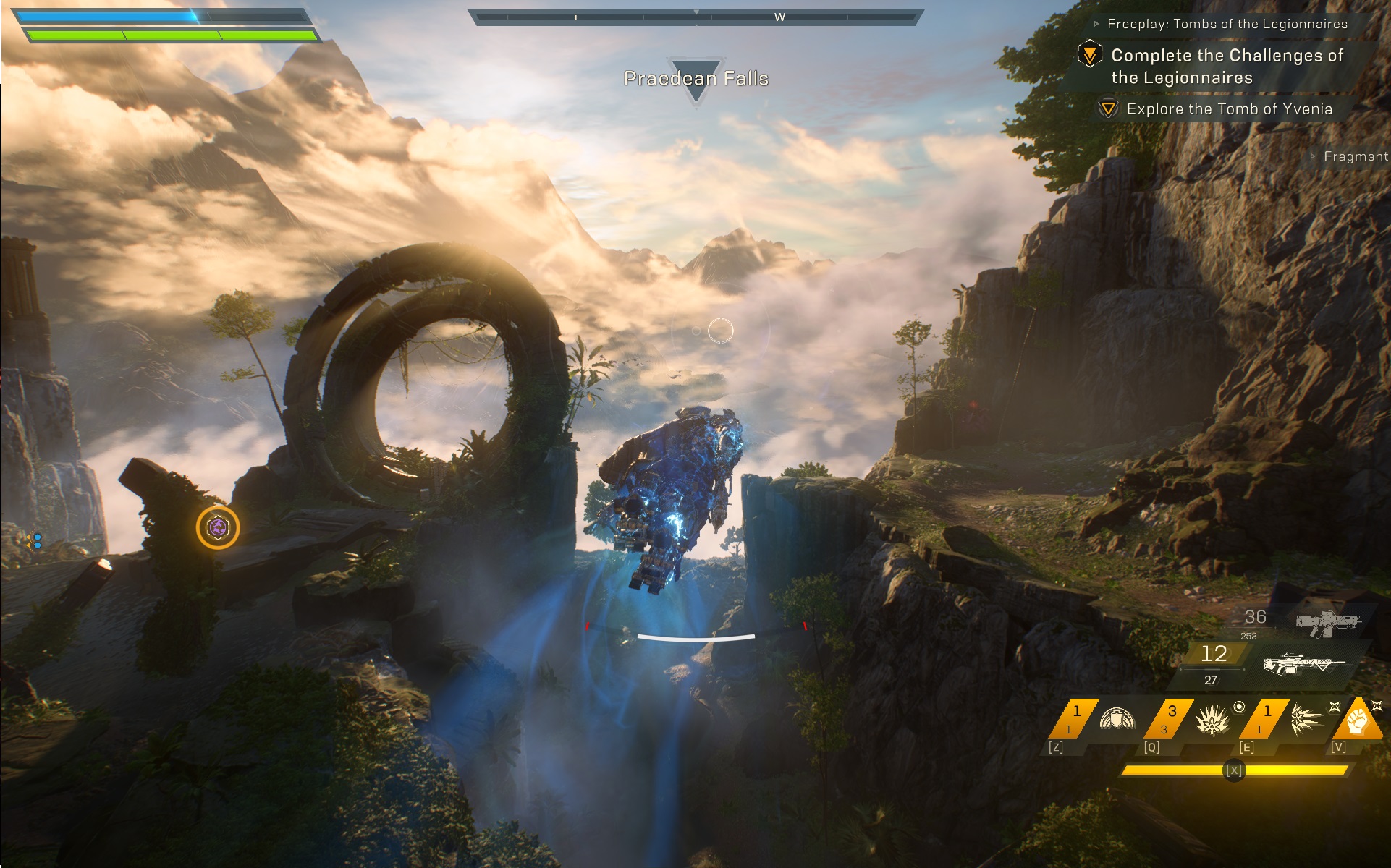Image resolution: width=1391 pixels, height=868 pixels.
Task: Click the purple waypoint marker in orange ring
Action: (218, 527)
